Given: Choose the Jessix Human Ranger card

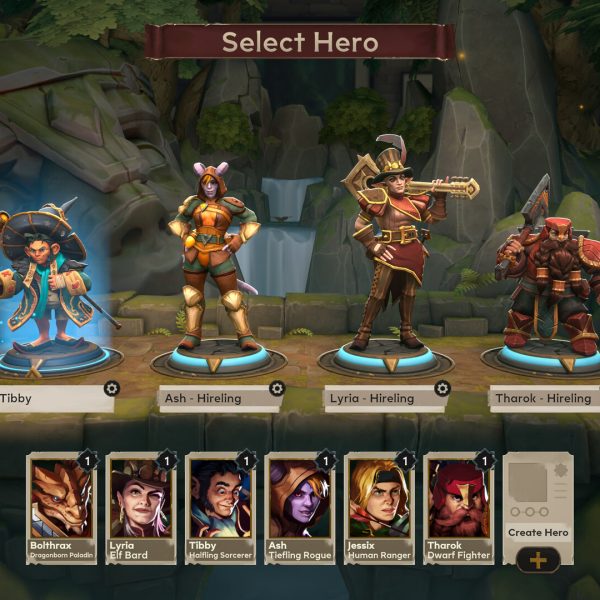Looking at the screenshot, I should click(x=379, y=507).
